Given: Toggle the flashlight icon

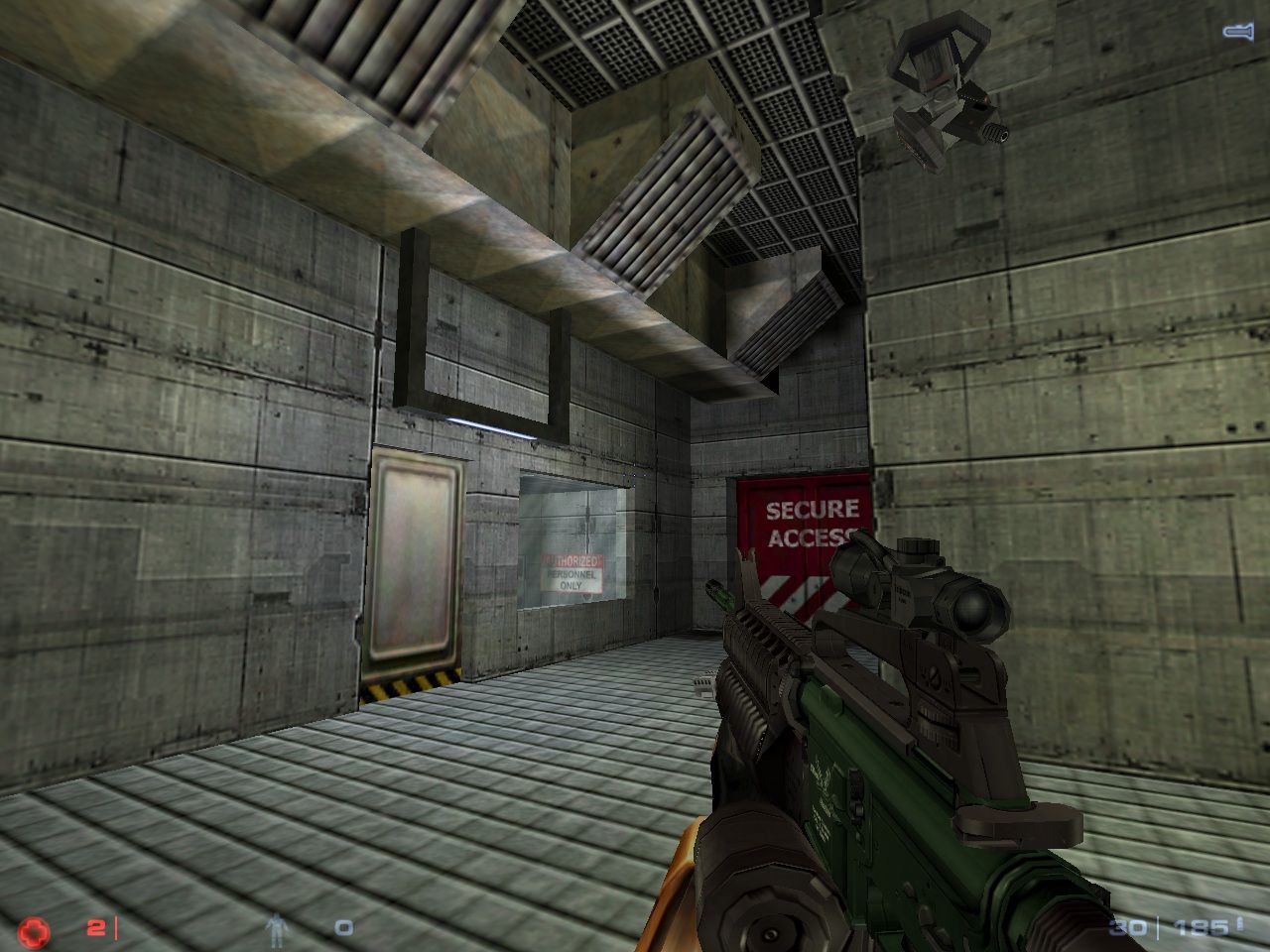Looking at the screenshot, I should point(1237,32).
